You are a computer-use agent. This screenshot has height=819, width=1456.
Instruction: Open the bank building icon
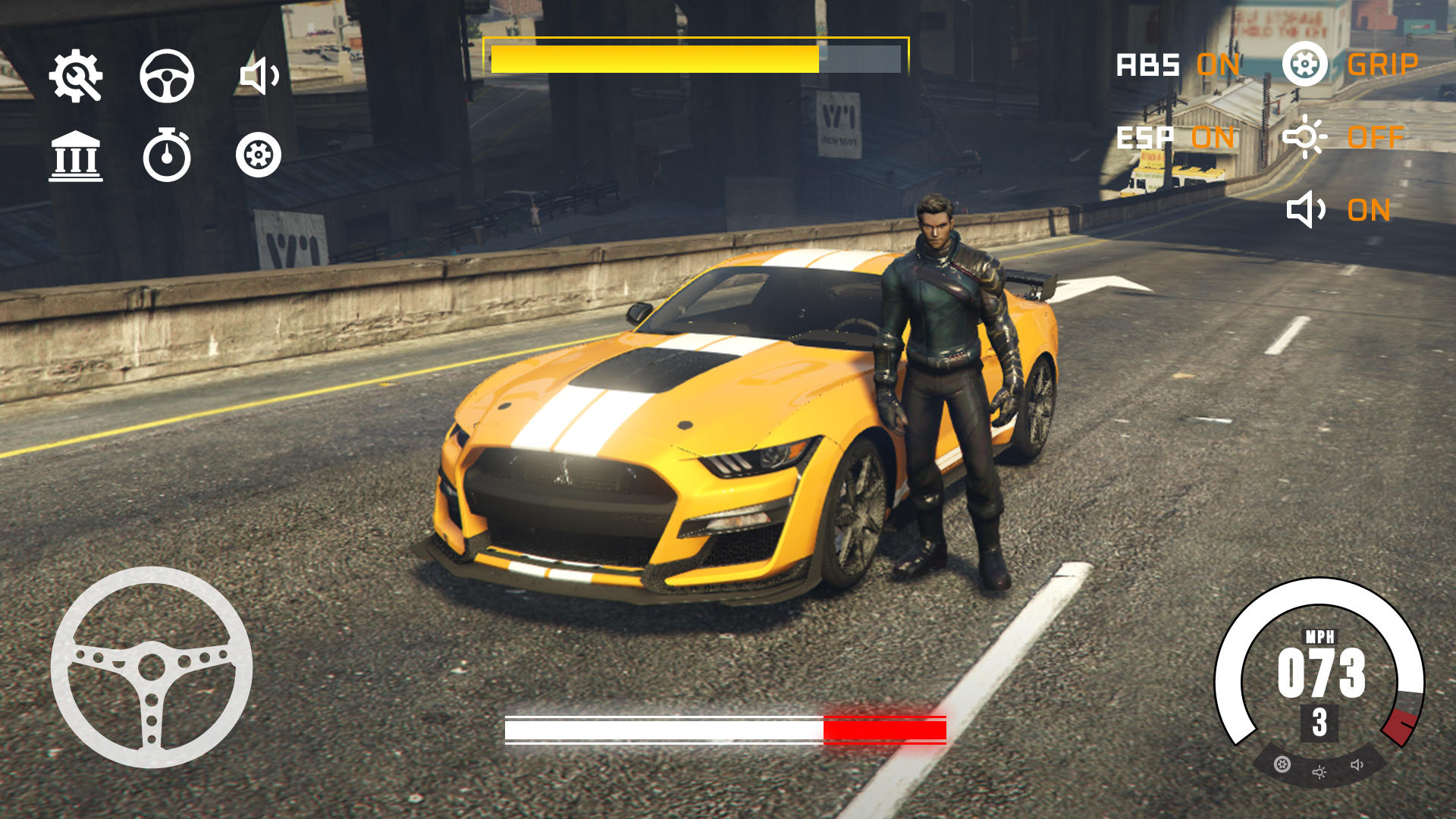pos(76,156)
